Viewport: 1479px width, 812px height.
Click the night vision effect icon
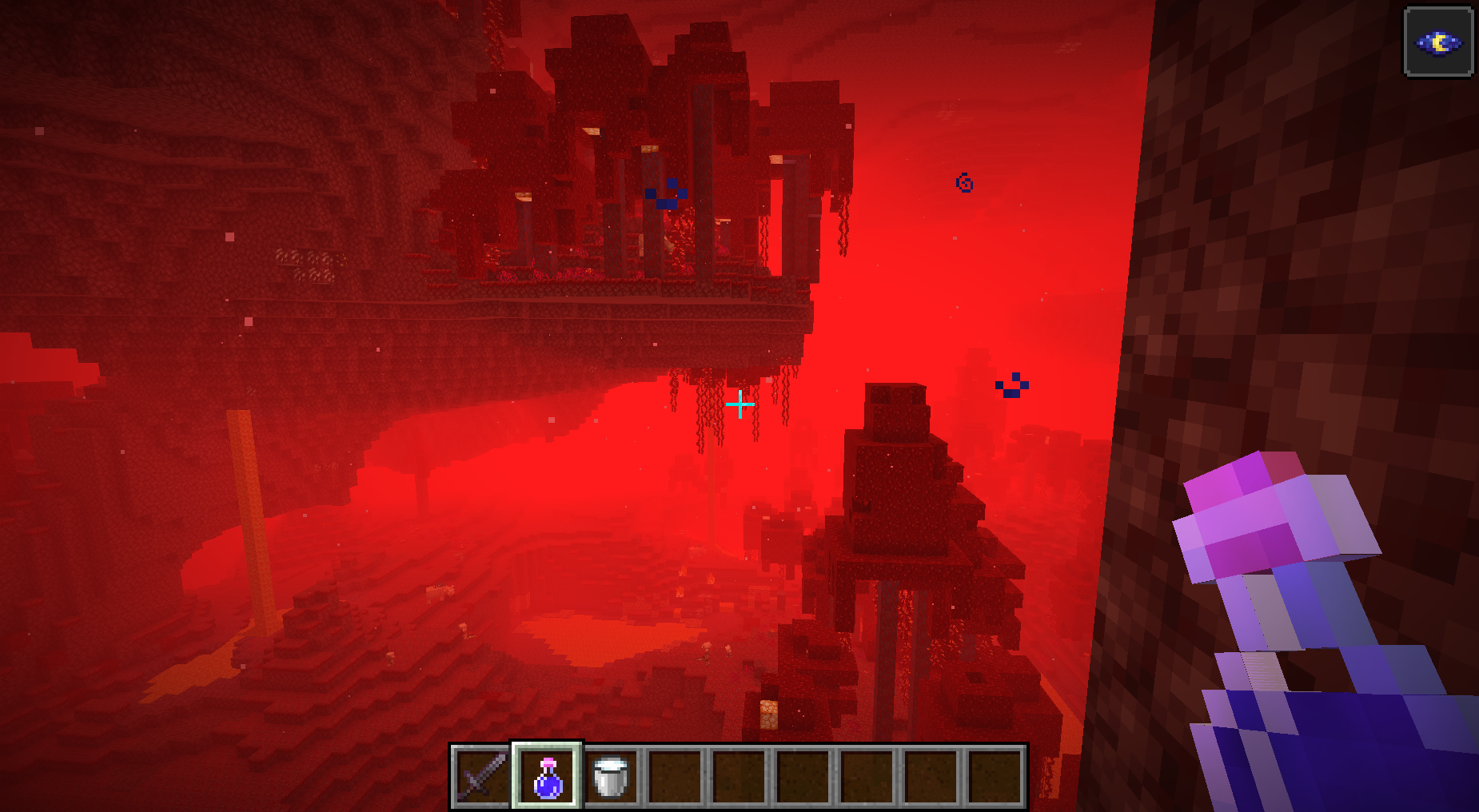click(1438, 42)
